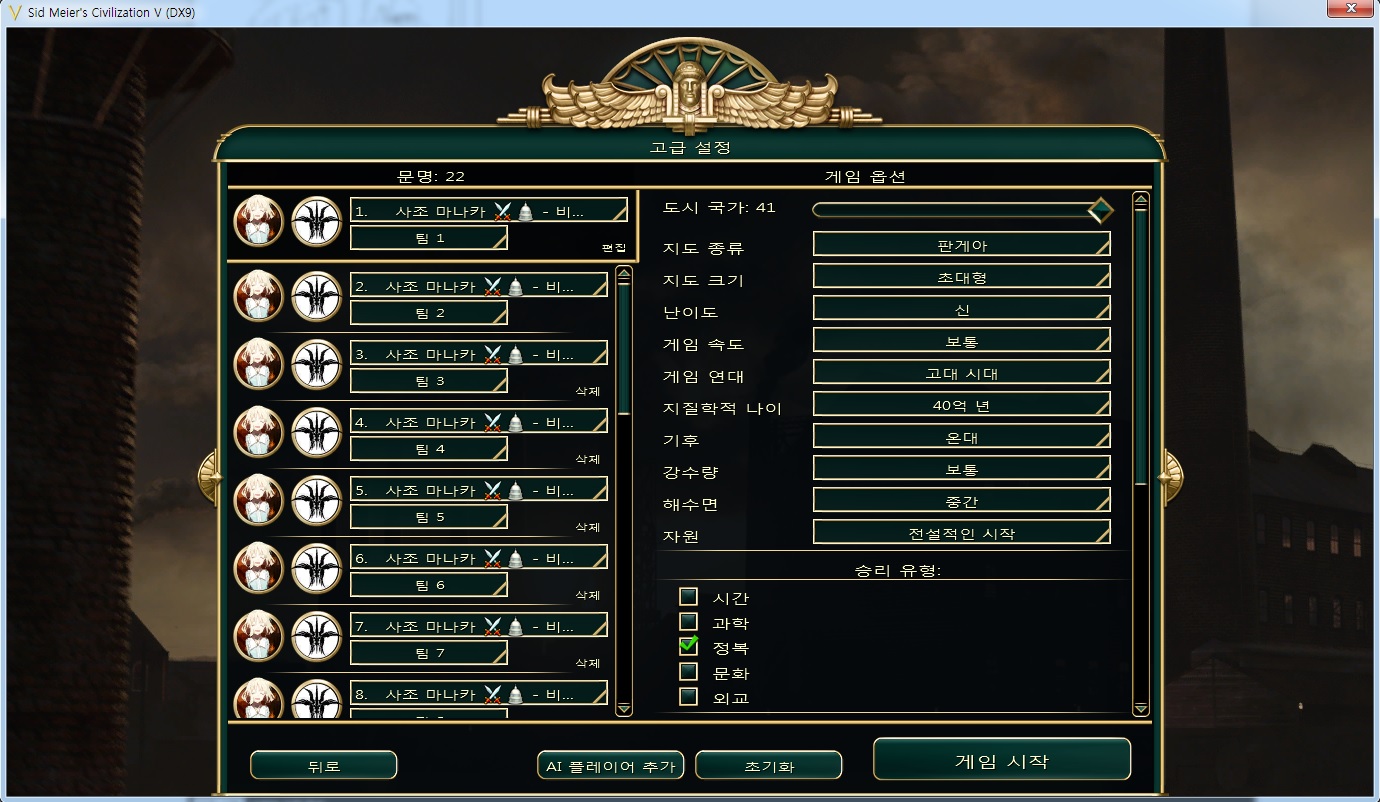Open the 해수면 dropdown showing 중간
This screenshot has height=802, width=1380.
click(x=961, y=500)
